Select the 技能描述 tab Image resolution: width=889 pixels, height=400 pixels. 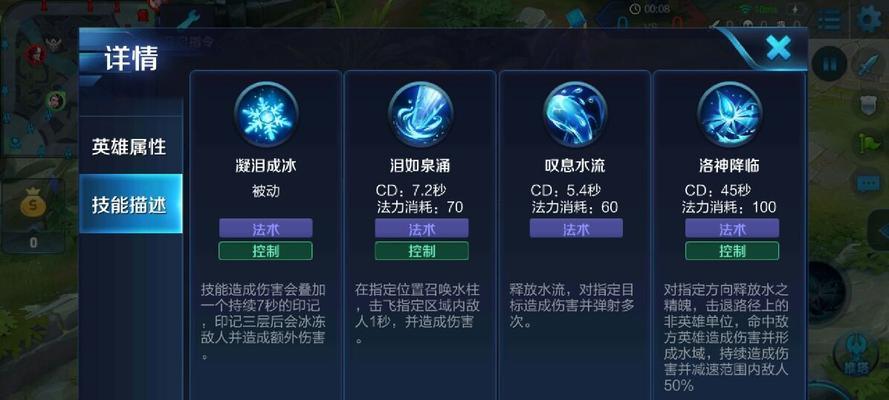[130, 204]
